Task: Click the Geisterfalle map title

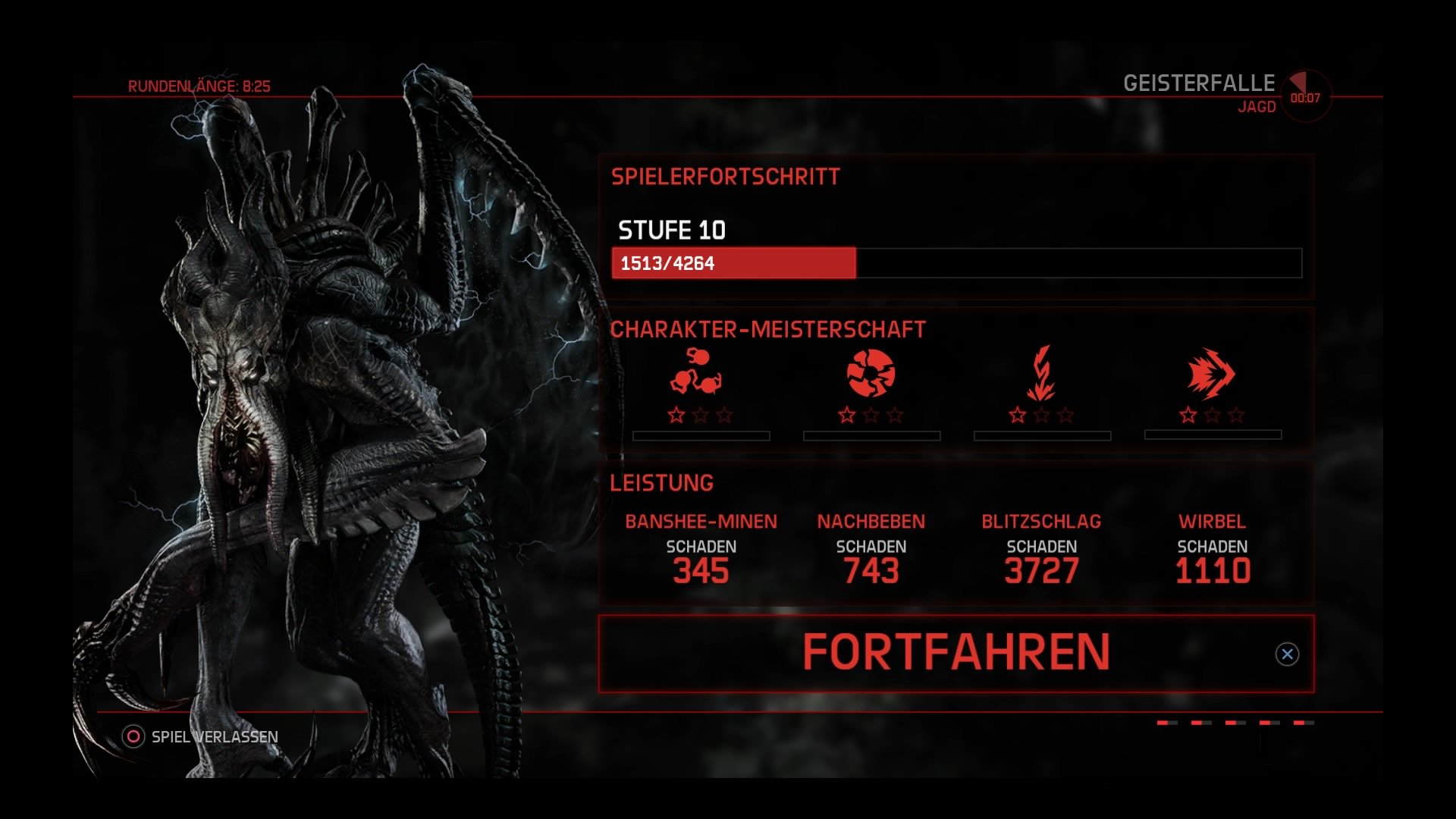Action: point(1200,82)
